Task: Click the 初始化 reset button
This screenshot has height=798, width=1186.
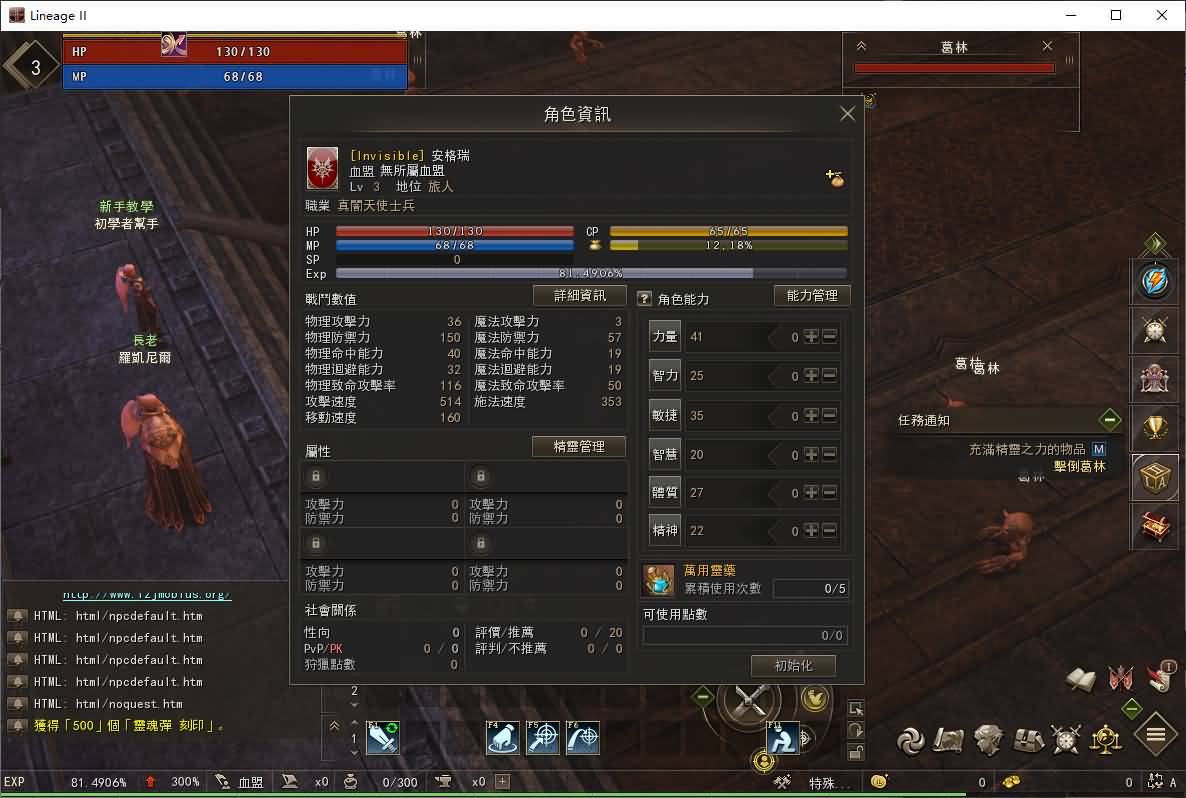Action: [x=793, y=666]
